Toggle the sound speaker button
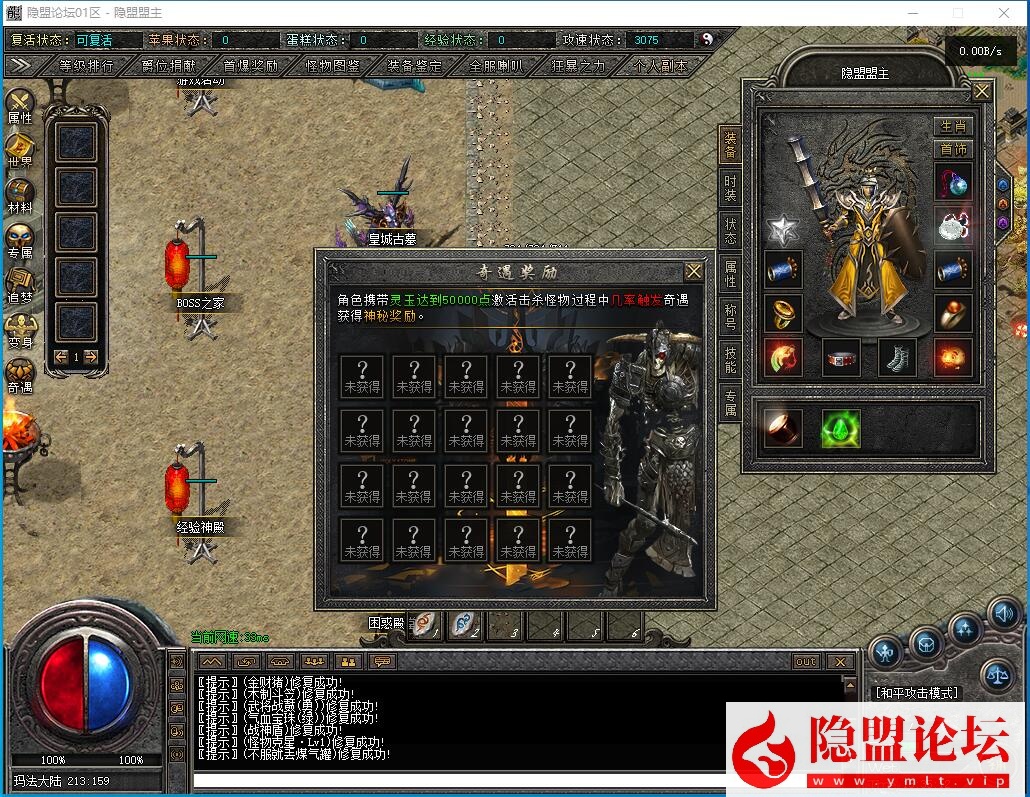The height and width of the screenshot is (797, 1030). 1003,611
